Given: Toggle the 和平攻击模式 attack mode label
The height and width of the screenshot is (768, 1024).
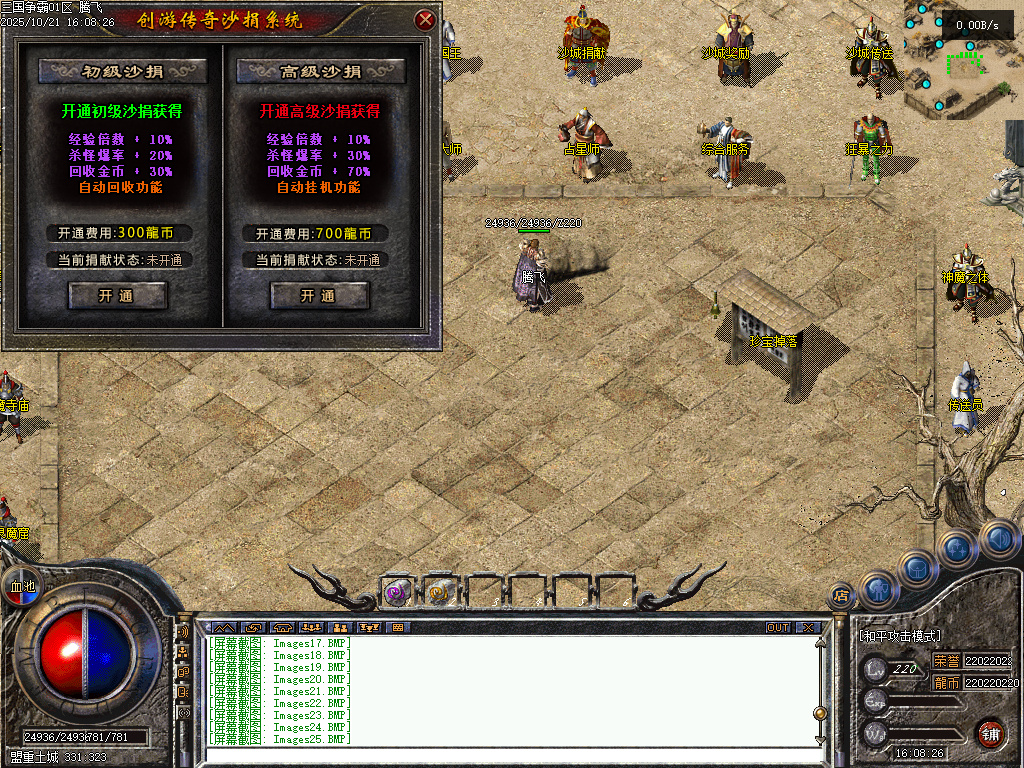Looking at the screenshot, I should tap(901, 636).
